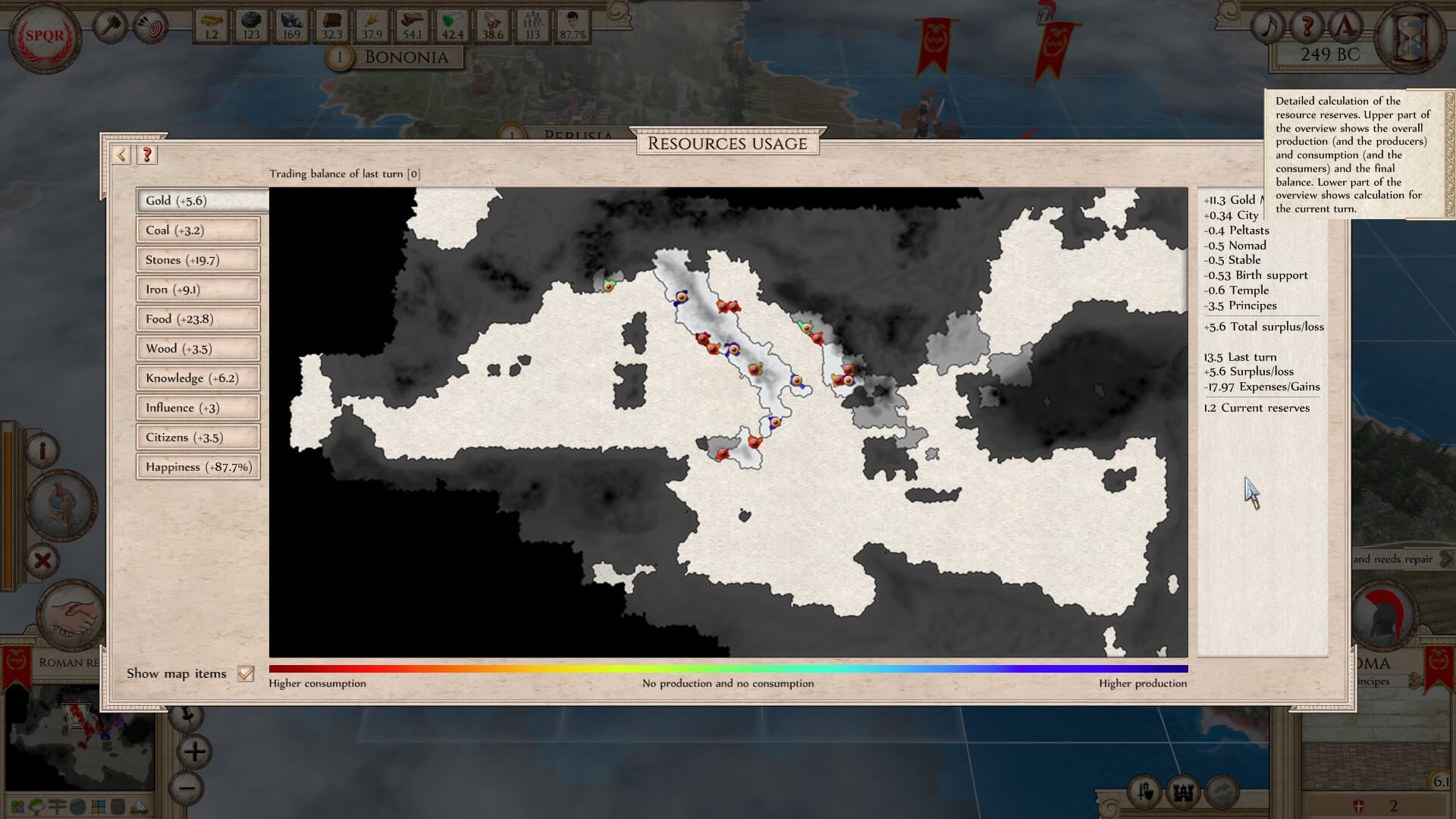The height and width of the screenshot is (819, 1456).
Task: Toggle the music note button
Action: tap(1268, 28)
